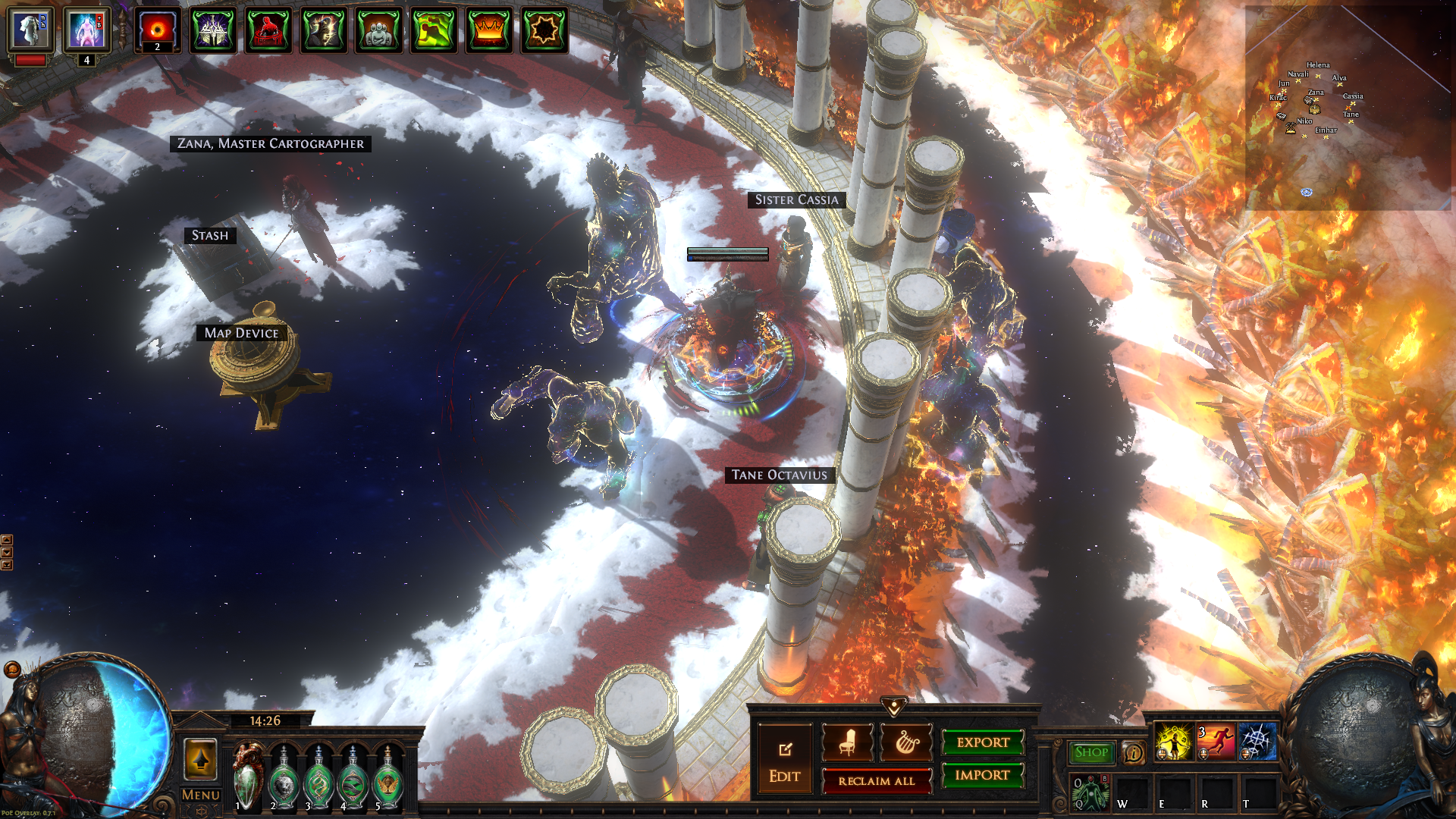The height and width of the screenshot is (819, 1456).
Task: Select the green aura skill on Q
Action: tap(1090, 792)
